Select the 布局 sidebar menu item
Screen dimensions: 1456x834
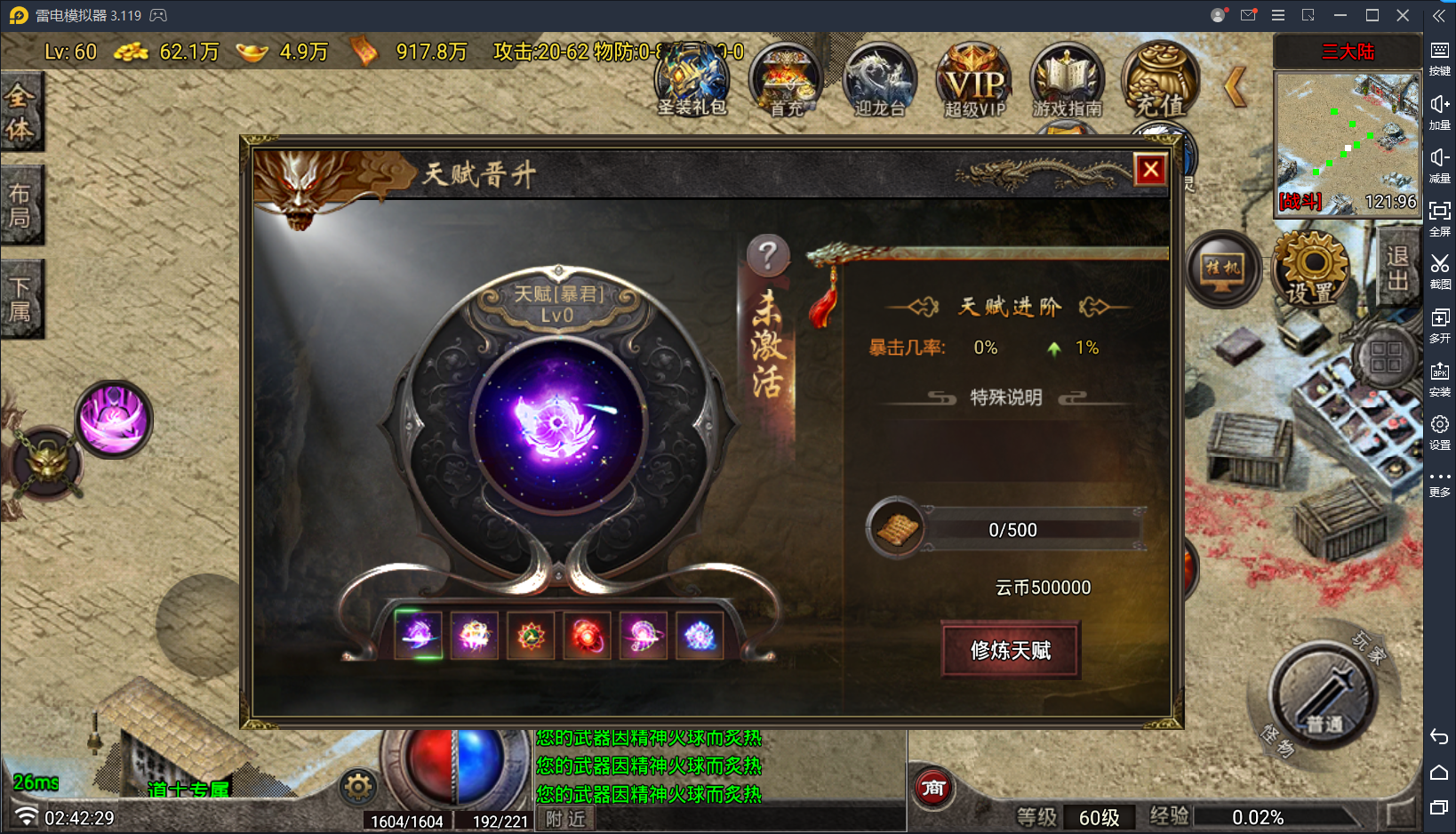tap(22, 204)
